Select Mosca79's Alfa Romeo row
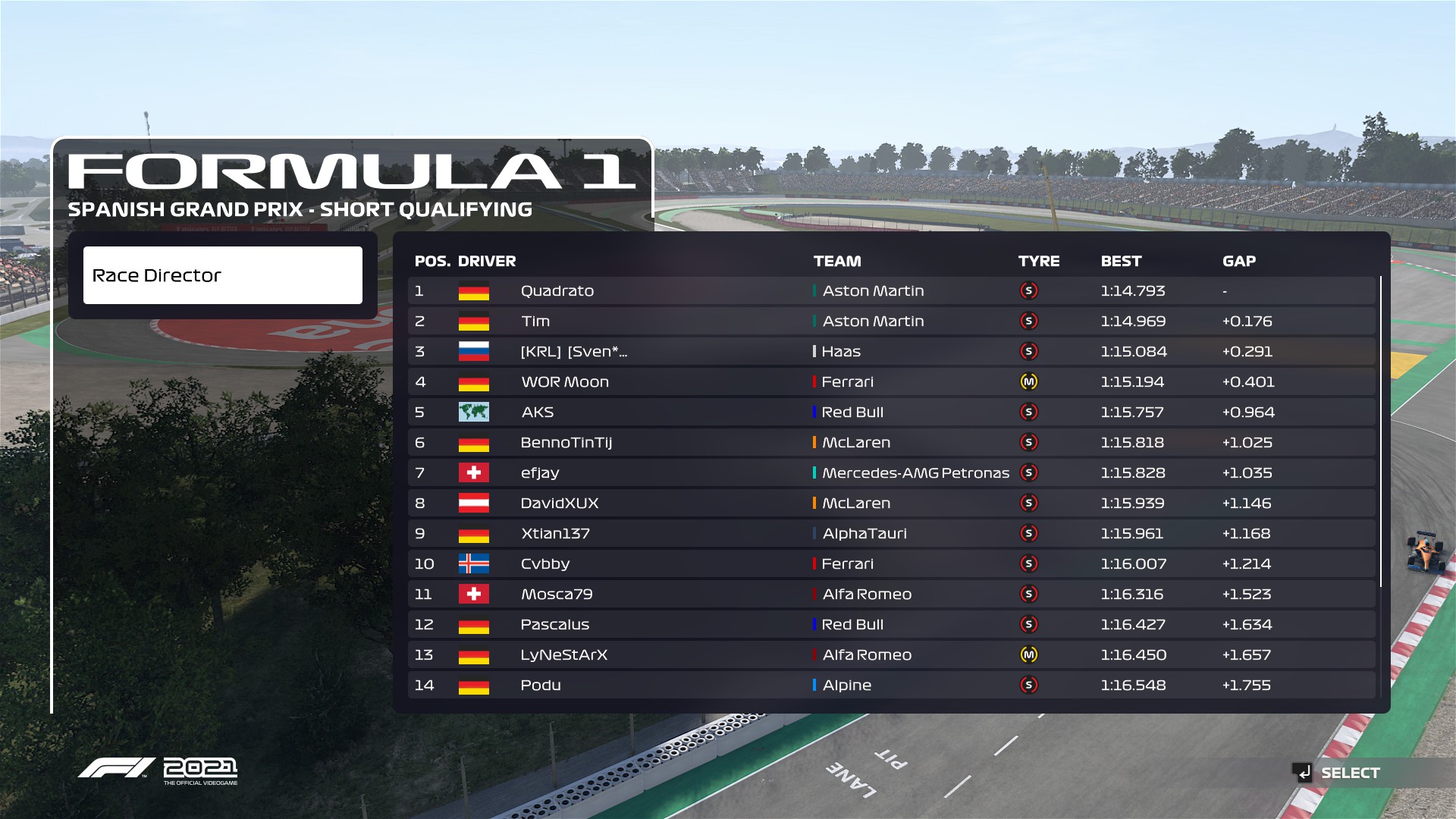 pos(891,595)
